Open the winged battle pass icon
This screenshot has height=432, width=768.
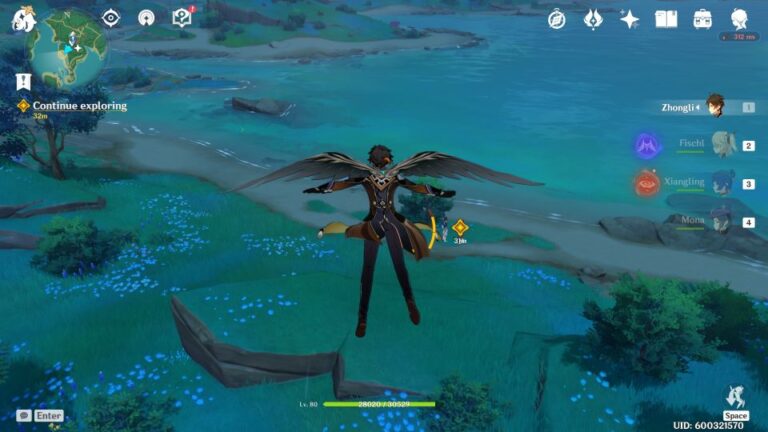pos(593,19)
